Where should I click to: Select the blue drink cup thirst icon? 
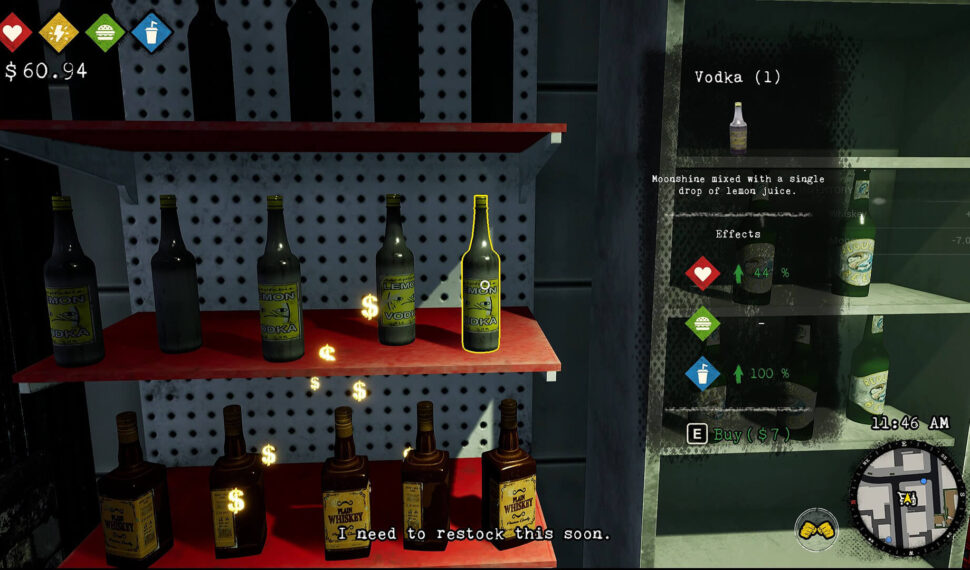coord(151,32)
